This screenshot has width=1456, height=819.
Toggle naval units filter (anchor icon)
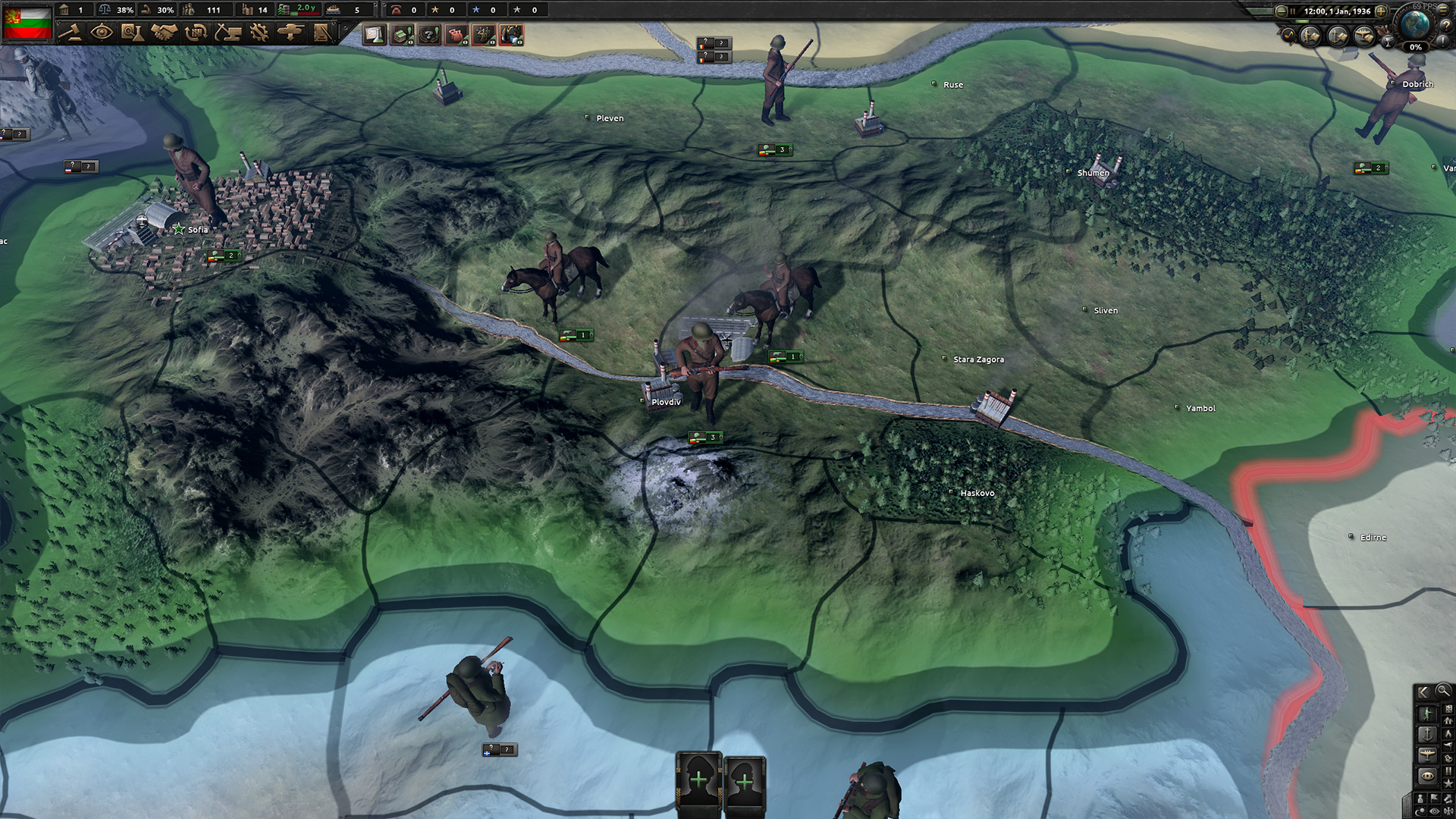pyautogui.click(x=1427, y=733)
